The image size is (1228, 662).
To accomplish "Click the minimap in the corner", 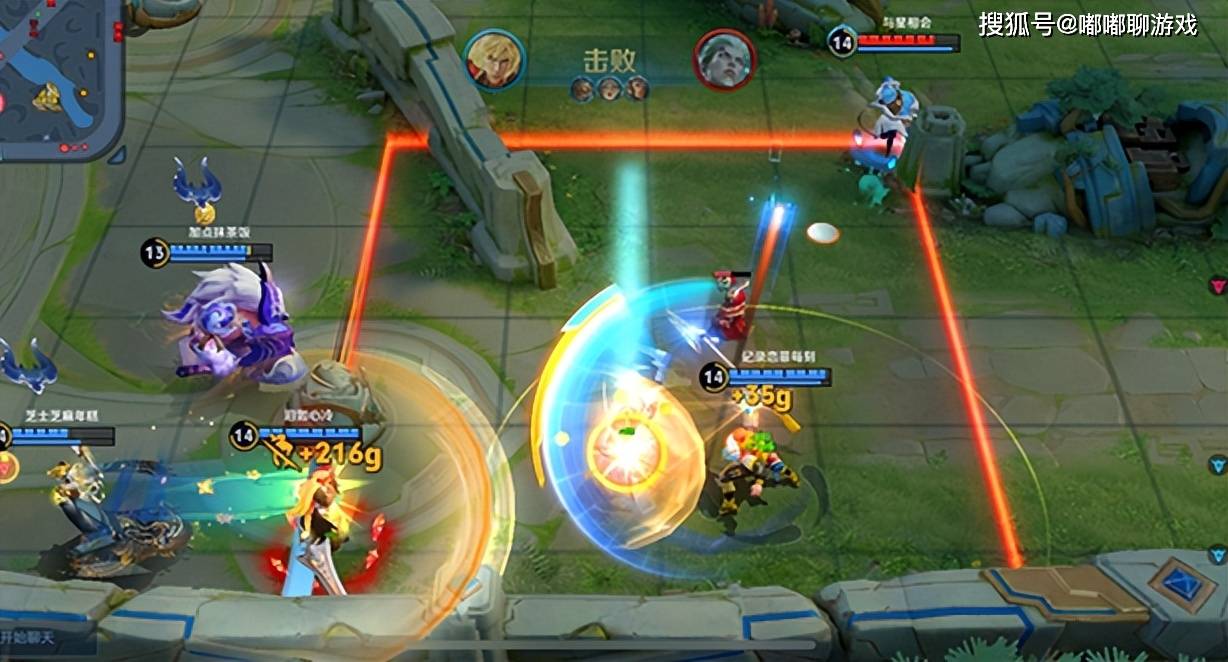I will (55, 75).
